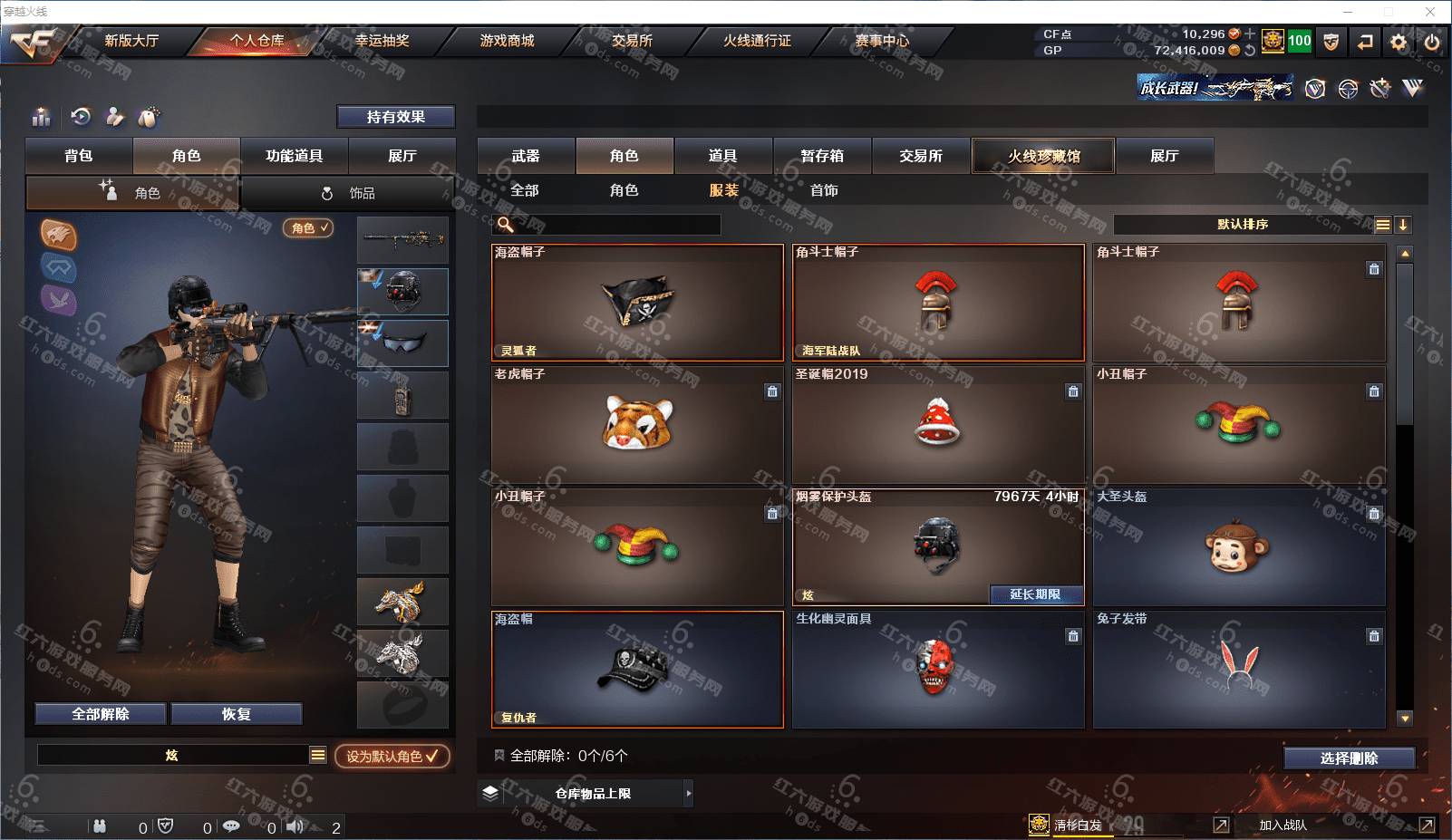Image resolution: width=1452 pixels, height=840 pixels.
Task: Open 火线通行证 battle pass
Action: click(x=757, y=41)
